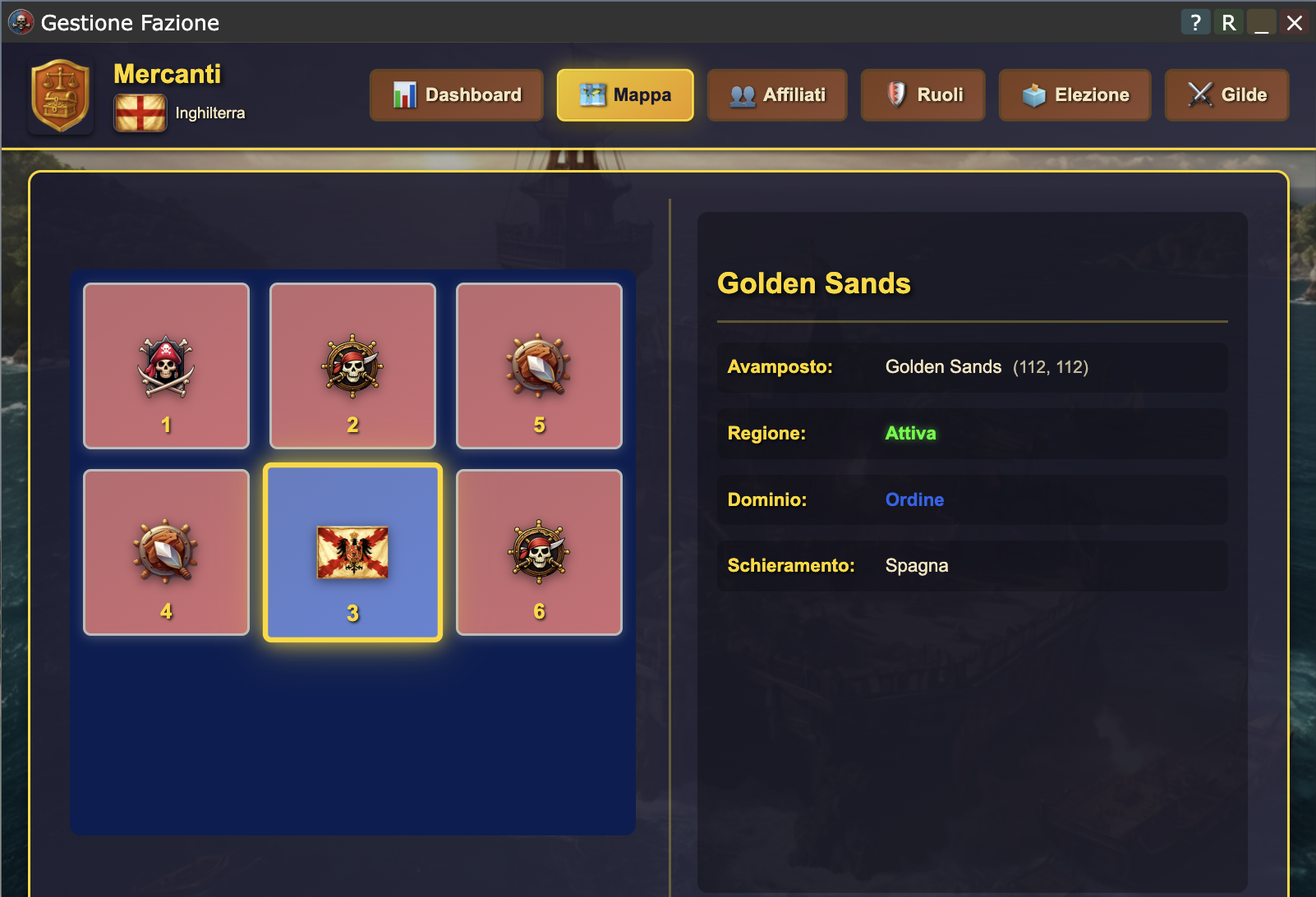This screenshot has height=897, width=1316.
Task: Go to the Elezione tab
Action: coord(1074,95)
